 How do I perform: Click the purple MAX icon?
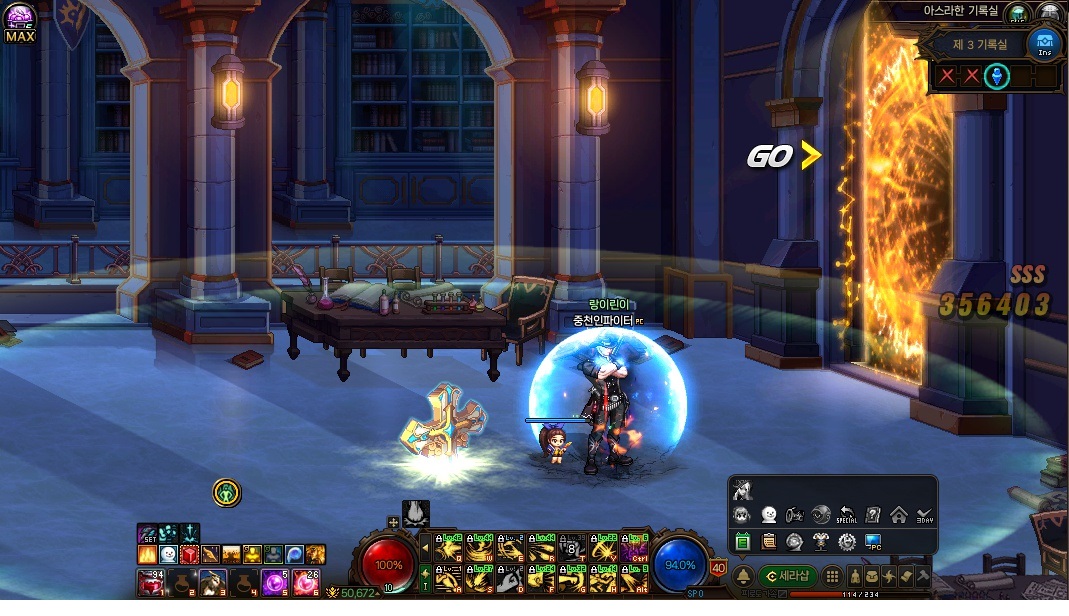click(19, 22)
